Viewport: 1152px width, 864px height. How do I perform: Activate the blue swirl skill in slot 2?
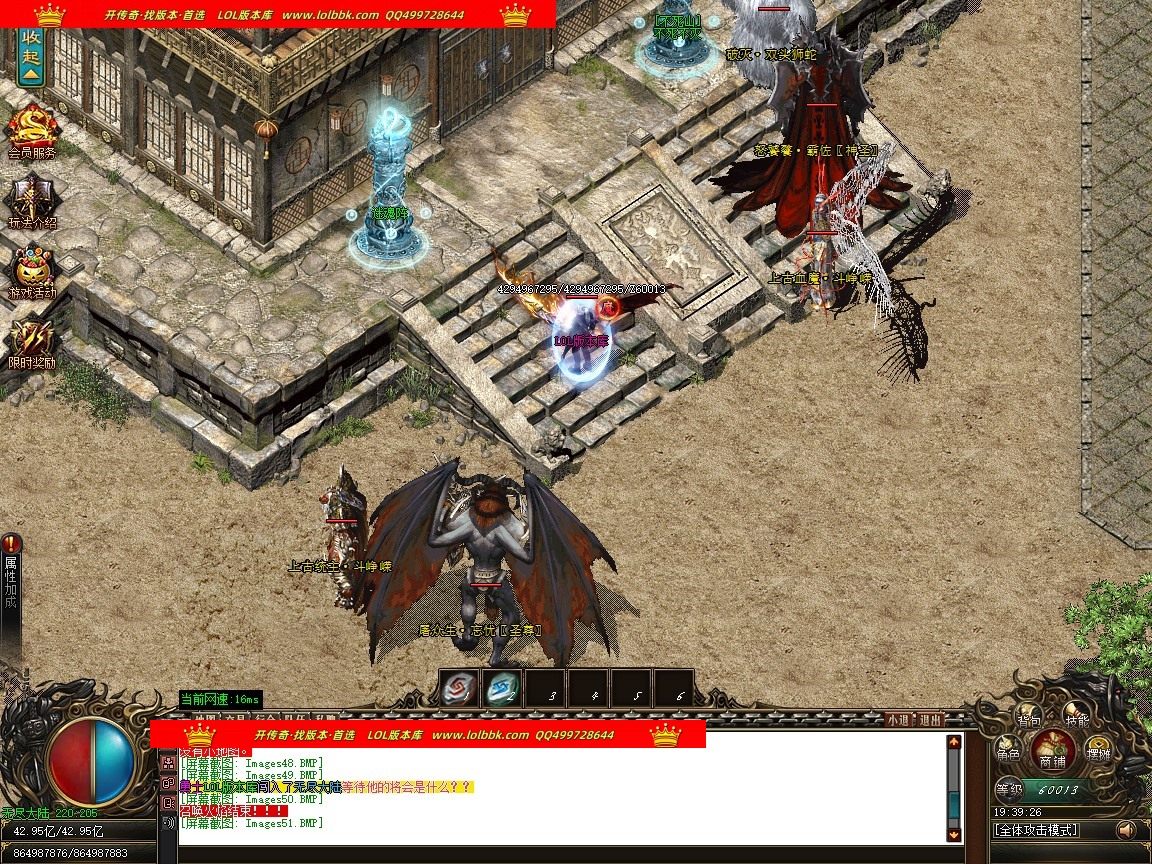[501, 688]
